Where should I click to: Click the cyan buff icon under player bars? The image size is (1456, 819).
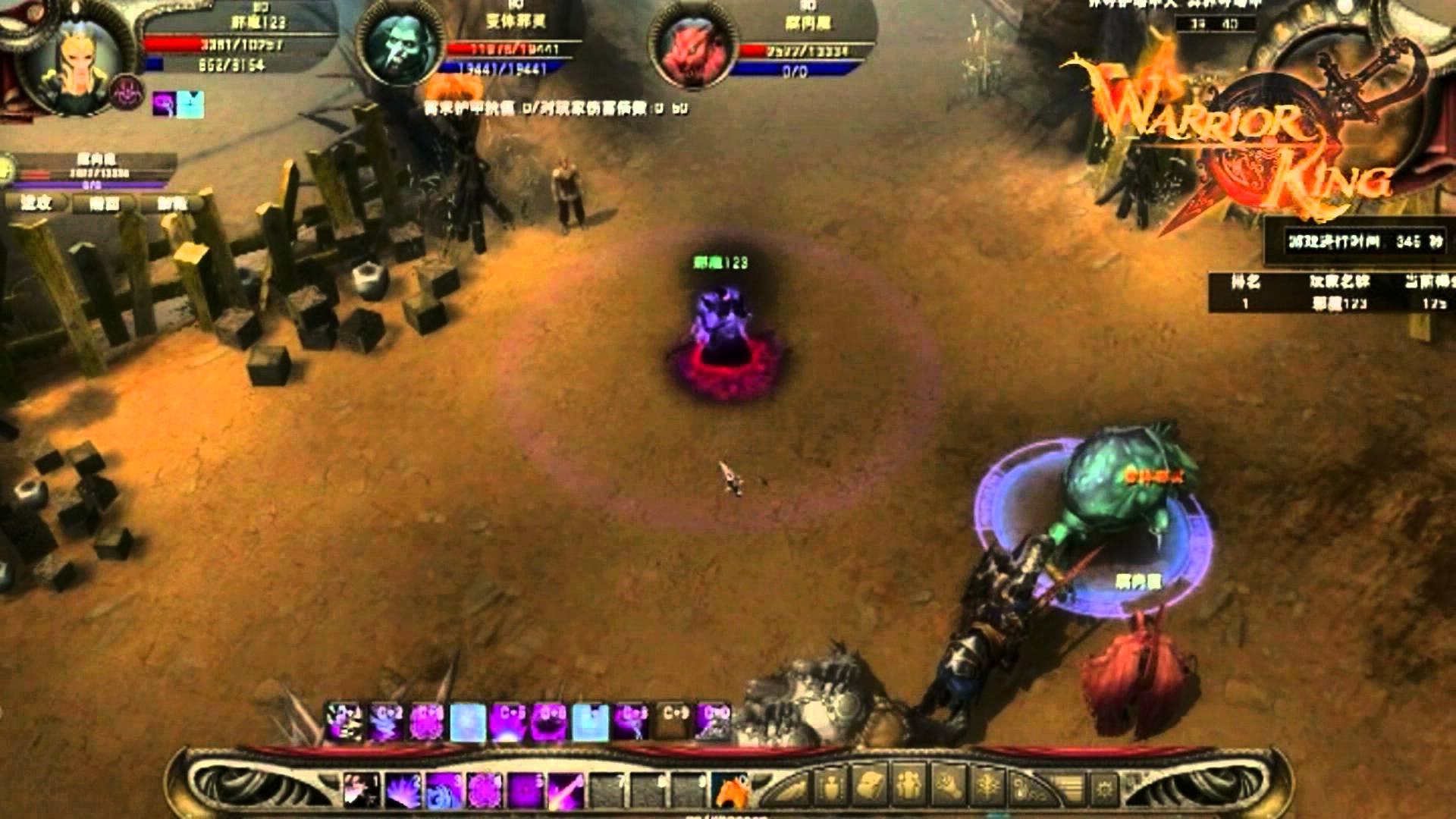pyautogui.click(x=190, y=104)
